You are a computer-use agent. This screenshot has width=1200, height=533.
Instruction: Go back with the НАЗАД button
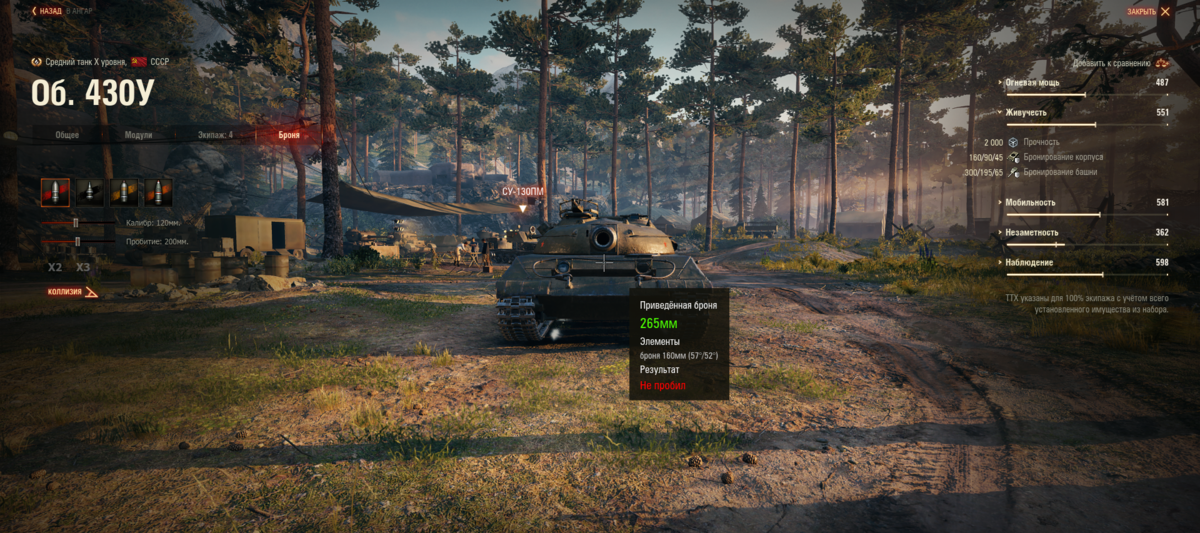click(x=47, y=11)
